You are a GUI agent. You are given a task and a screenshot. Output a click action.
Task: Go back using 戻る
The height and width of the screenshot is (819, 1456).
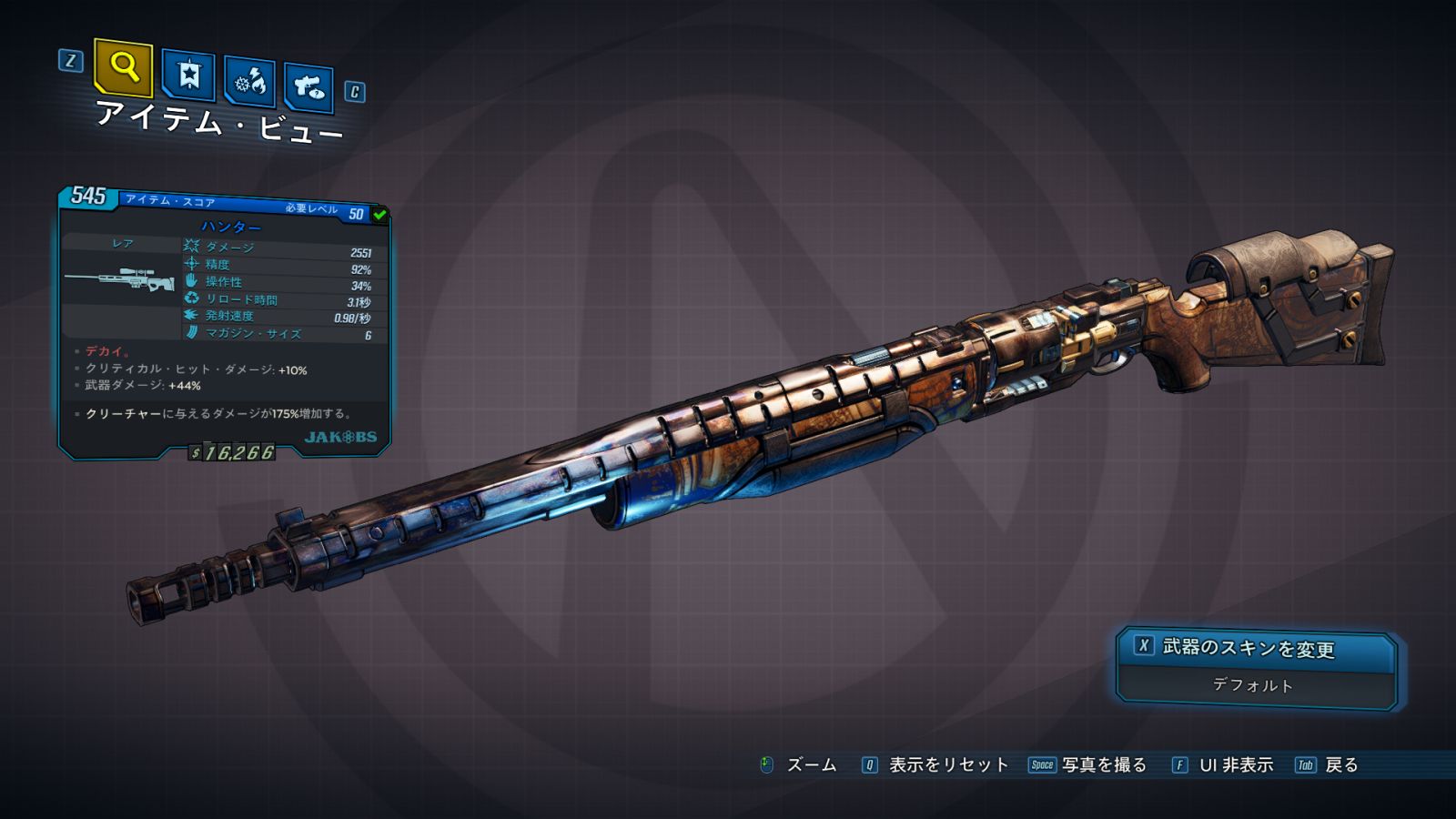[x=1328, y=765]
